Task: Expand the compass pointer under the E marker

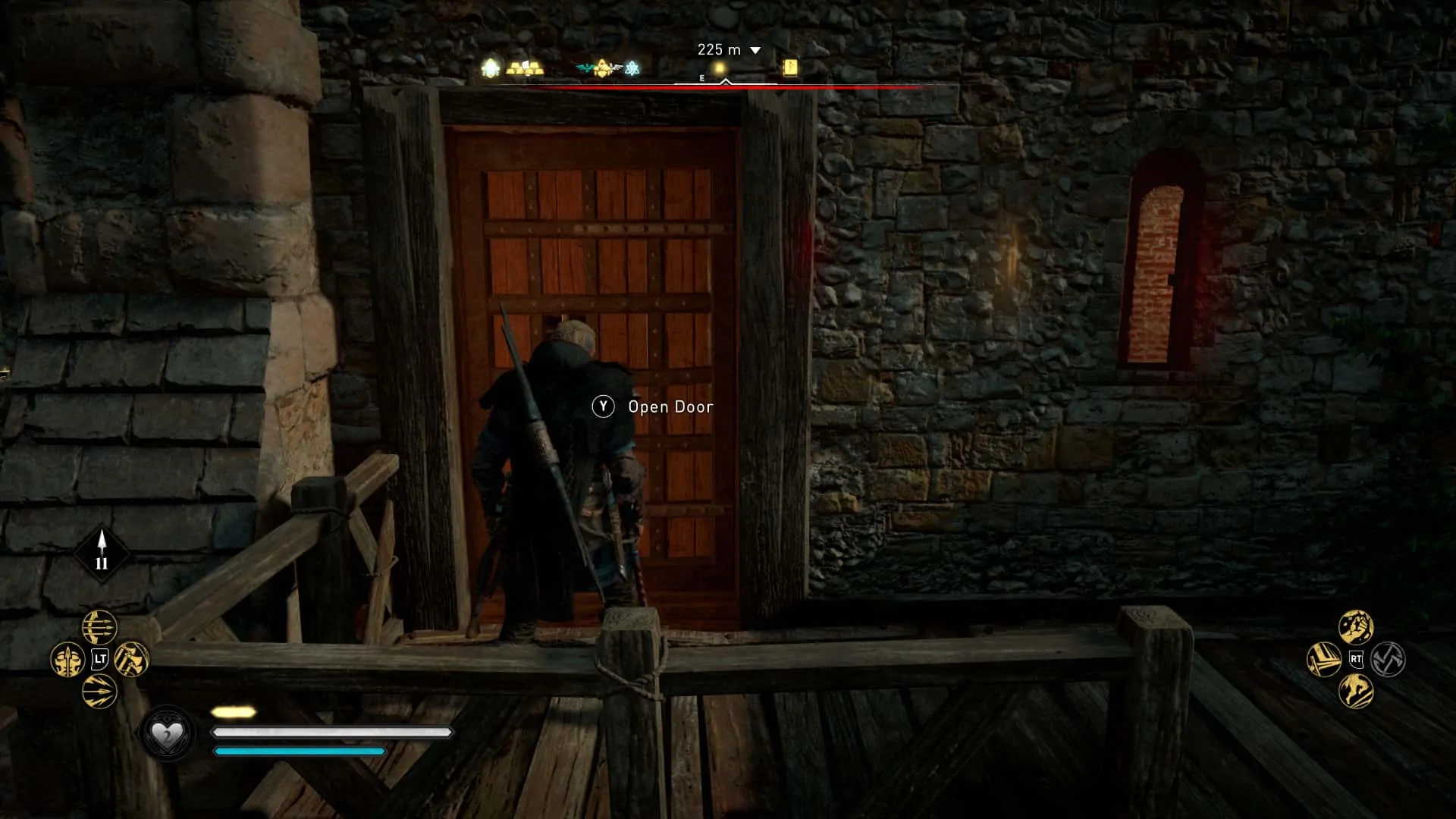Action: pyautogui.click(x=726, y=81)
